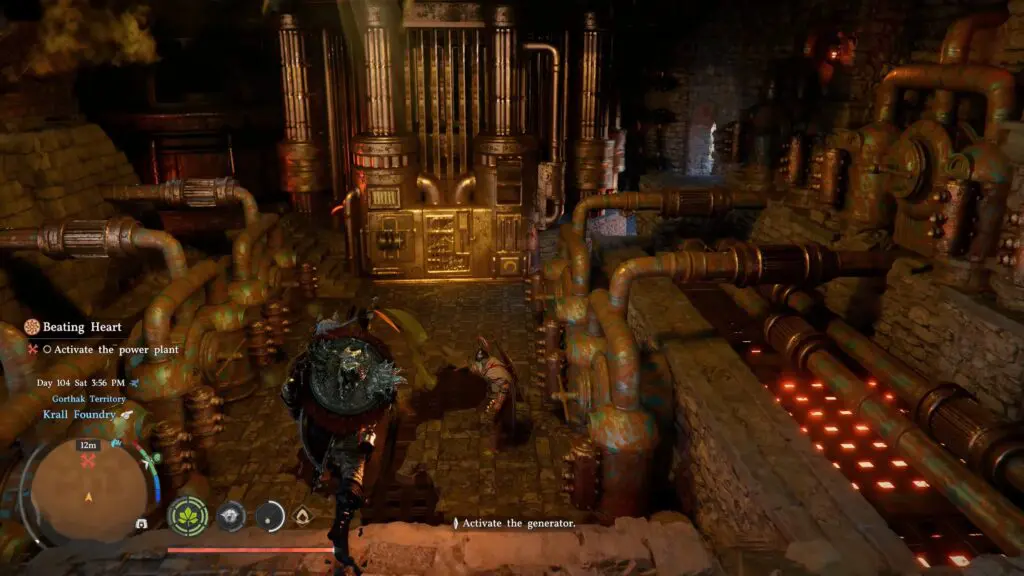
Task: Select the red crossed-swords marker on the minimap
Action: coord(88,460)
